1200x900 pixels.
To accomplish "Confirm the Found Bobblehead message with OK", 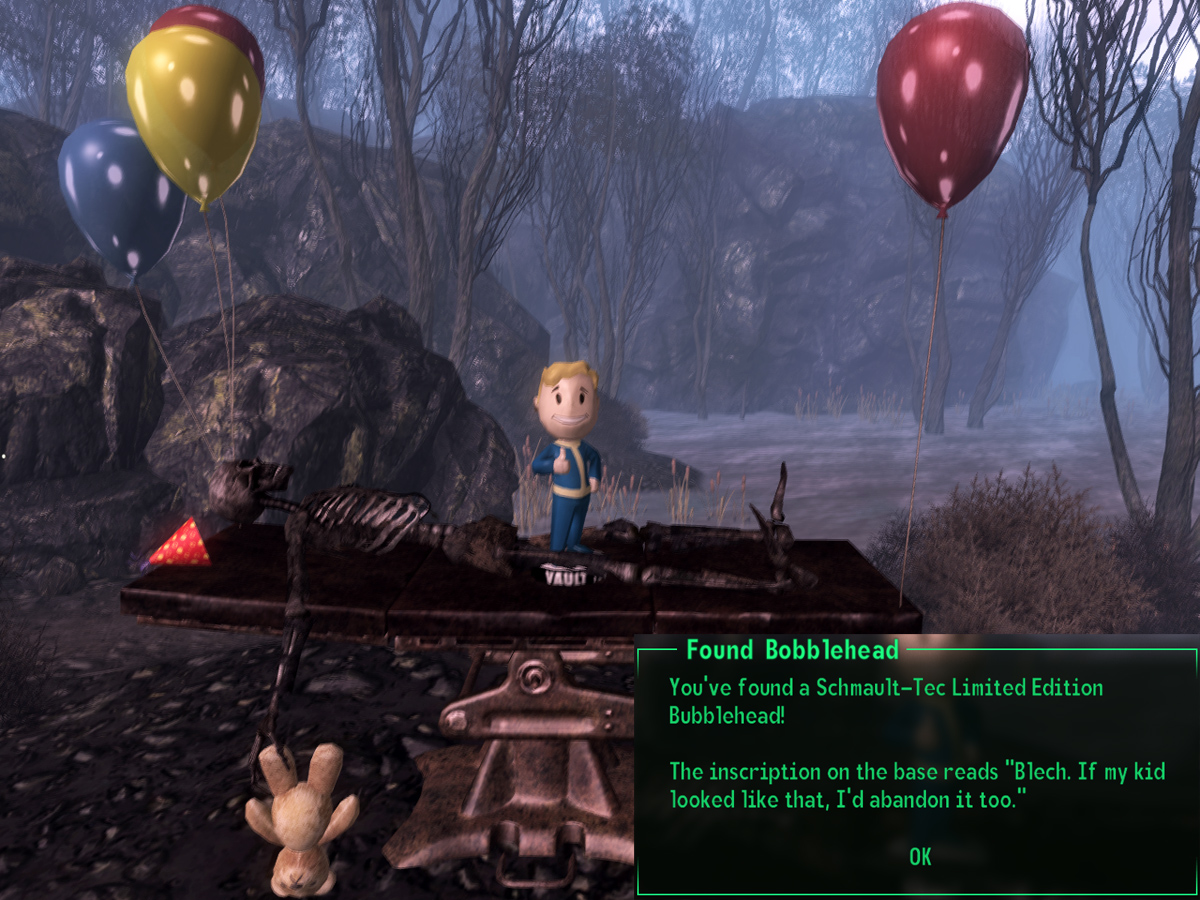I will tap(920, 856).
